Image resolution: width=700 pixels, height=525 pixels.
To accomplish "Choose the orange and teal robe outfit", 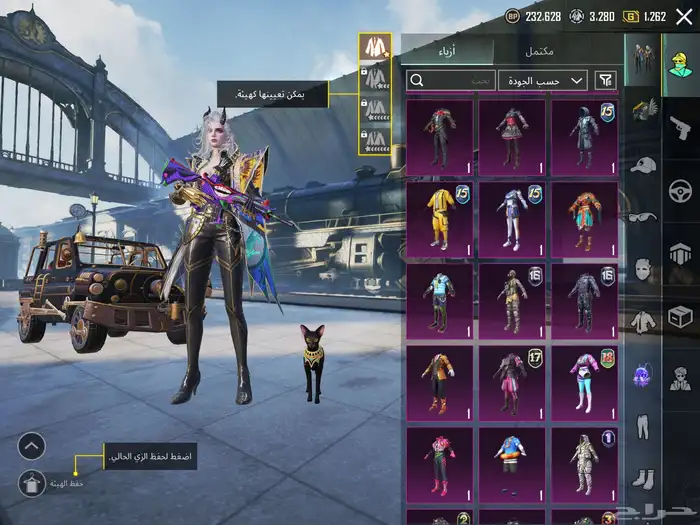I will [x=584, y=218].
